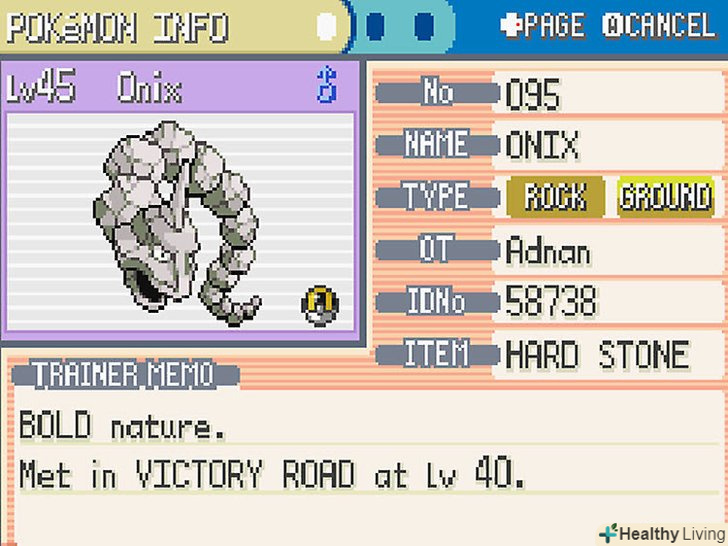
Task: Select the HARD STONE held item field
Action: coord(597,354)
